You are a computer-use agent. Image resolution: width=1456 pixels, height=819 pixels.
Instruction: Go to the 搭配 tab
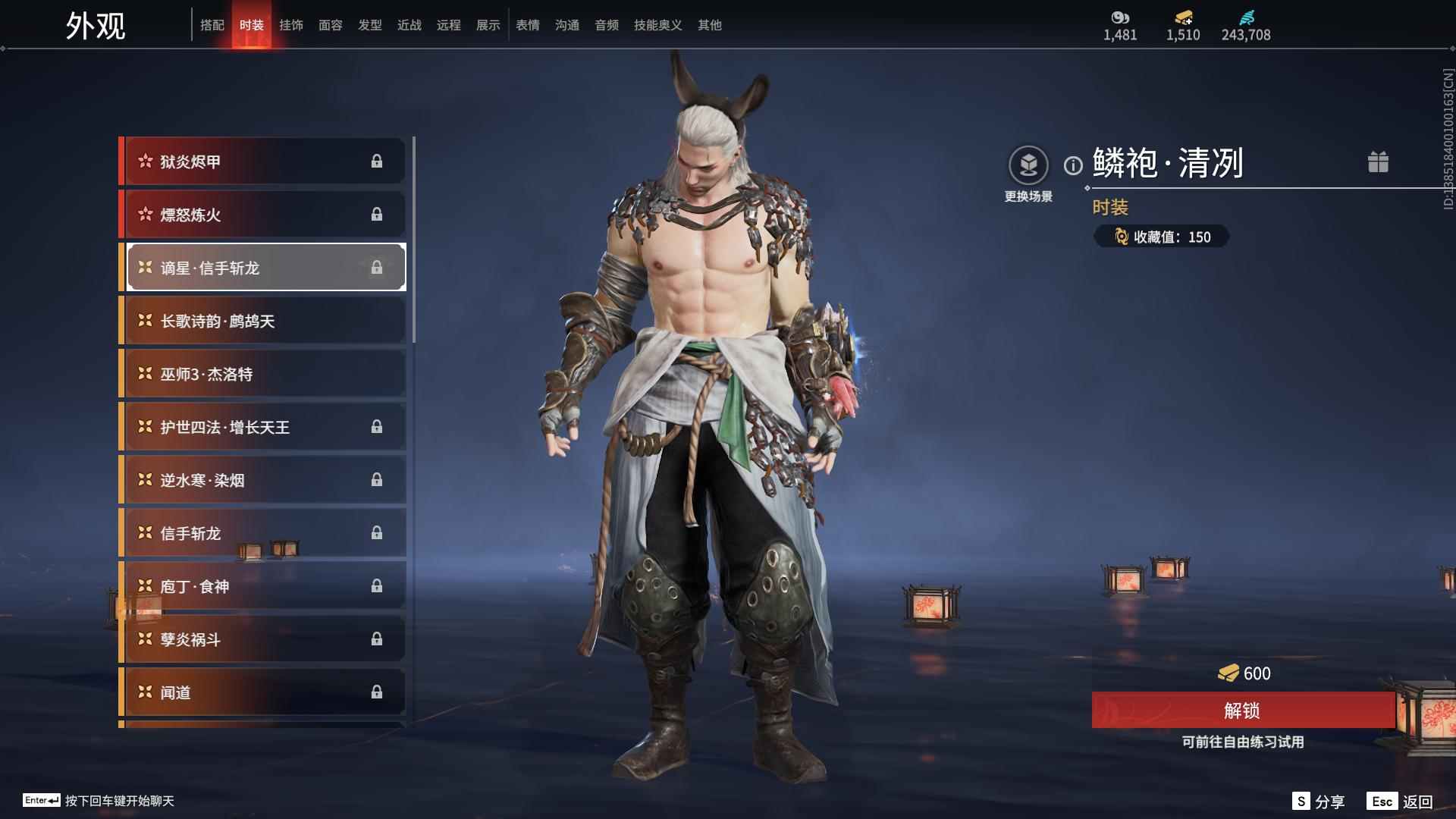pos(212,25)
